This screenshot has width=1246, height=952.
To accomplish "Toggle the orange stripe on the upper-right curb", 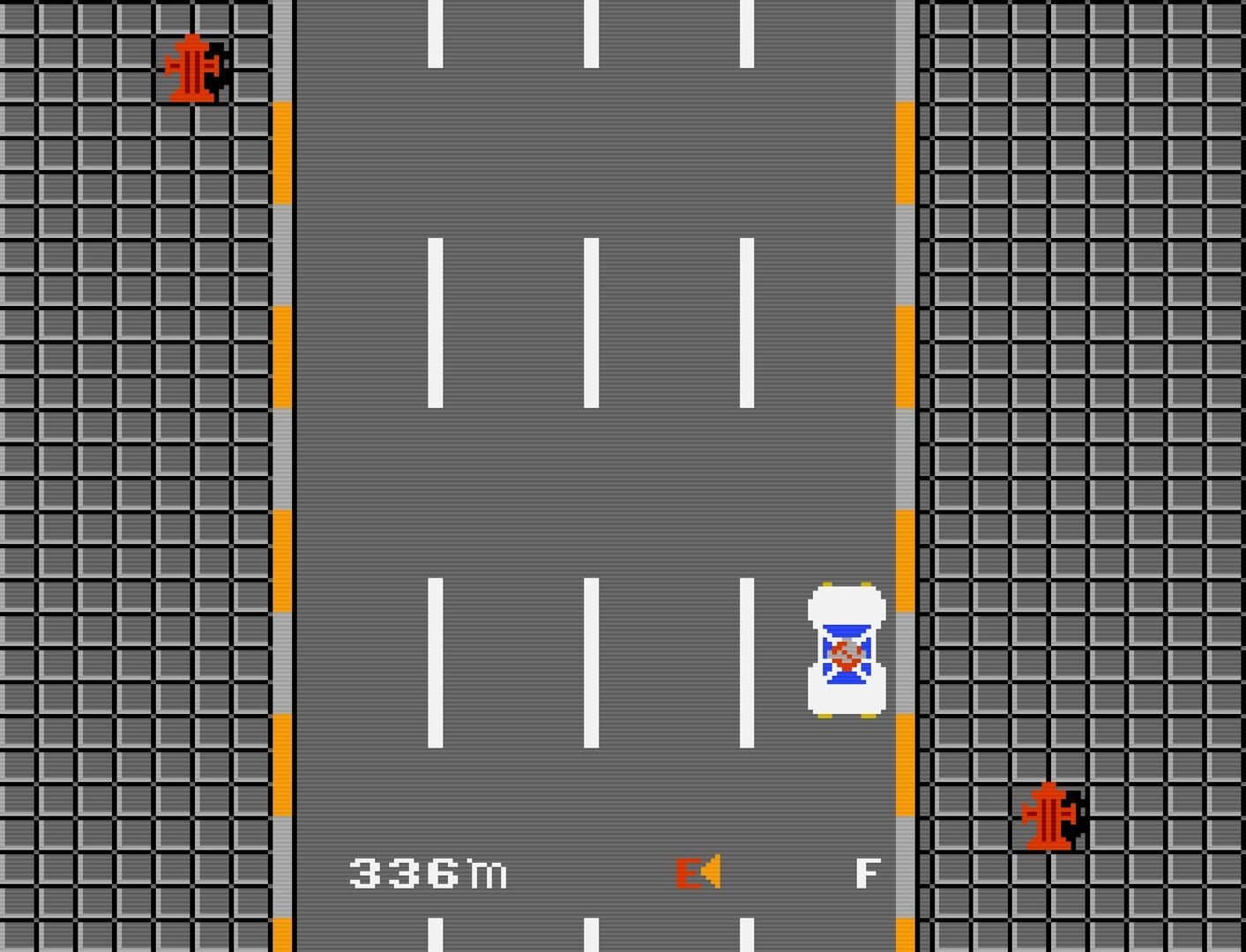I will [x=905, y=150].
